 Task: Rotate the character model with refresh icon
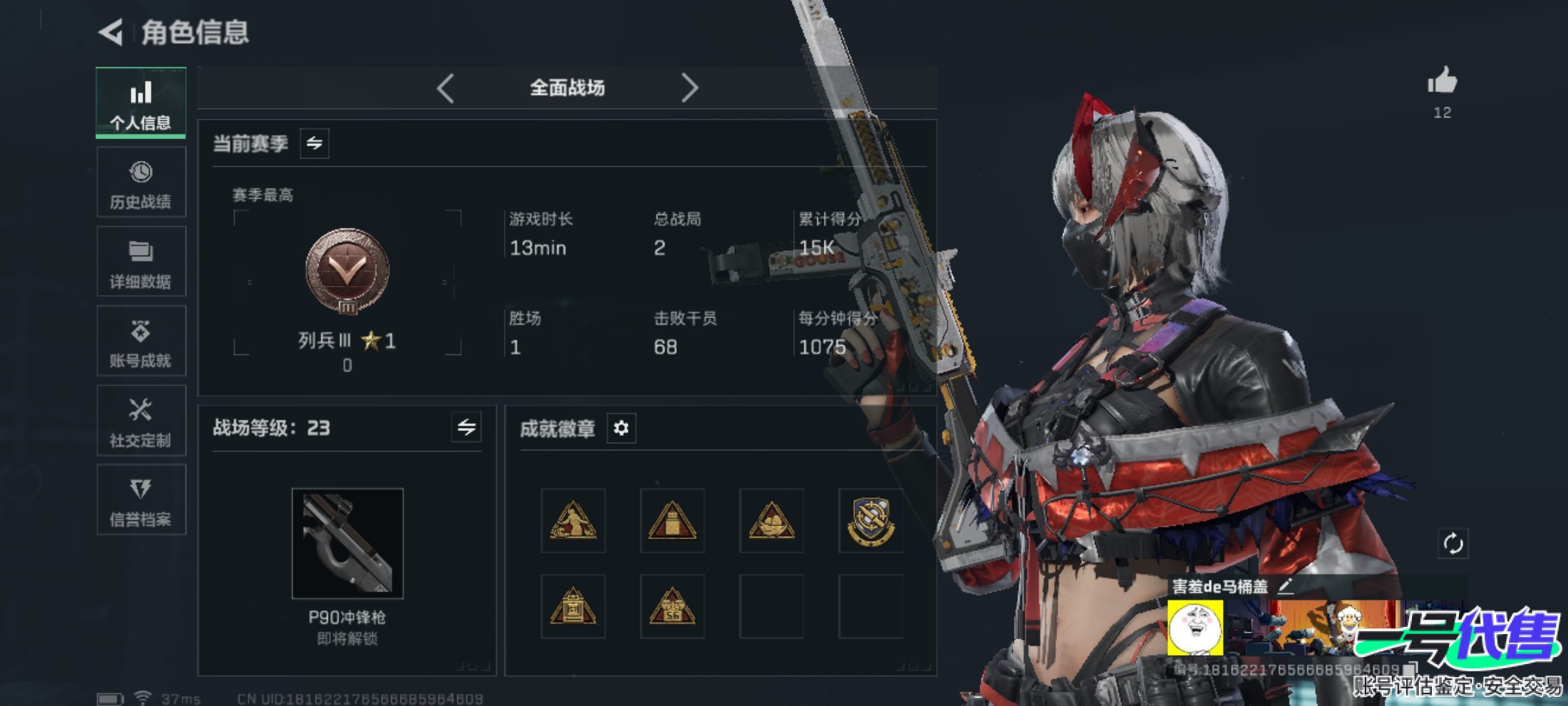pos(1452,543)
